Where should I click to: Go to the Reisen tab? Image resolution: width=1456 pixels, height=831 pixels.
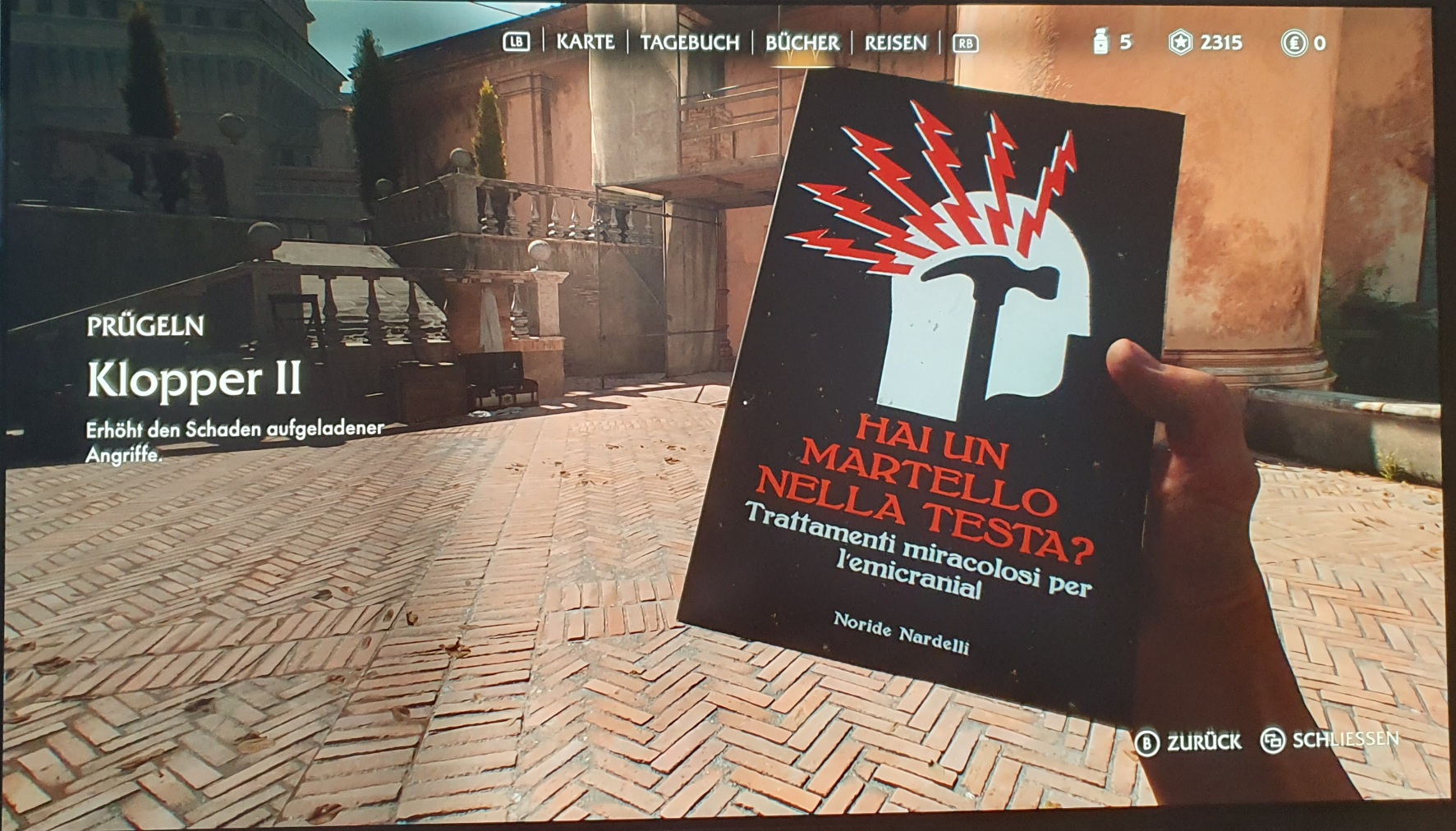click(895, 43)
